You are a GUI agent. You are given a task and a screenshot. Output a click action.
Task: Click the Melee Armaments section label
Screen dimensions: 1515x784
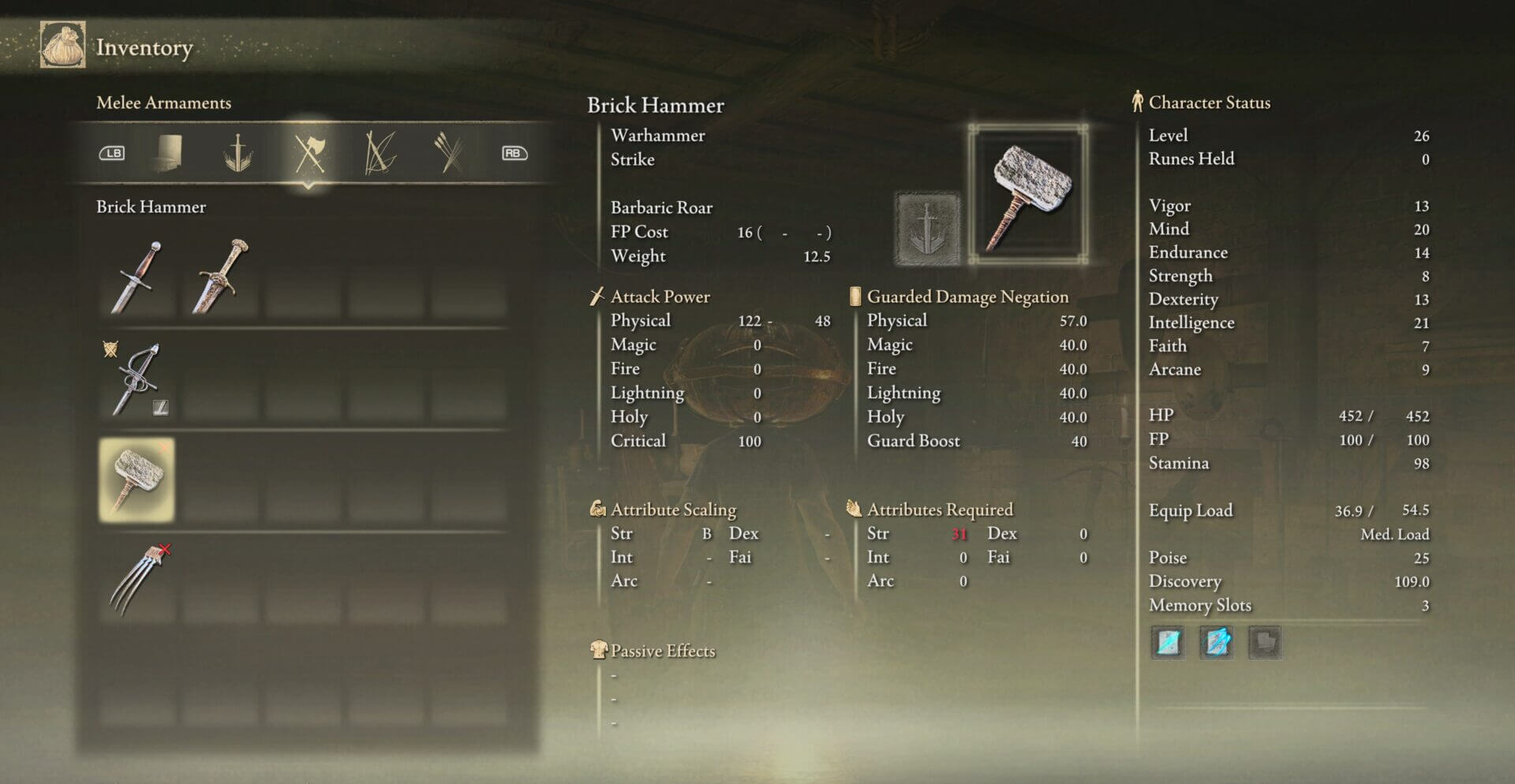[x=163, y=103]
